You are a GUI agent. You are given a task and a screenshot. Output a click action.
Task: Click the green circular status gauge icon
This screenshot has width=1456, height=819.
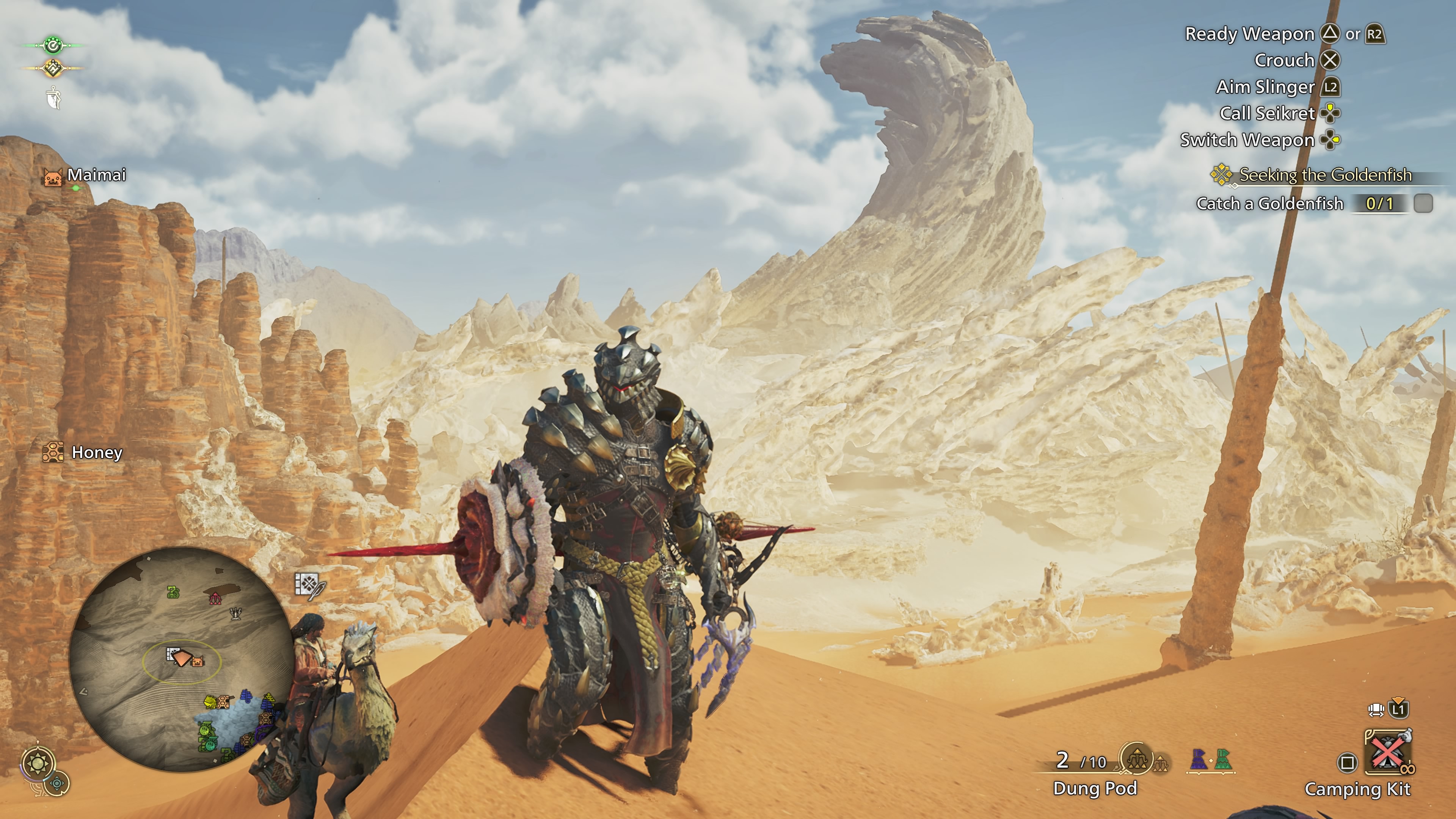pos(53,45)
